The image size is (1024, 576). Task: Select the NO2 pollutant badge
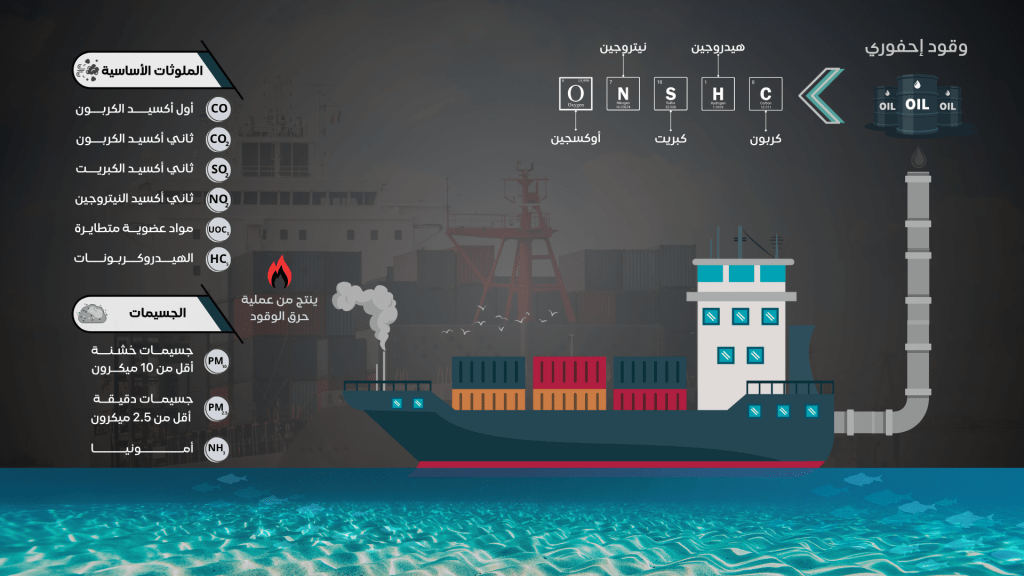218,199
